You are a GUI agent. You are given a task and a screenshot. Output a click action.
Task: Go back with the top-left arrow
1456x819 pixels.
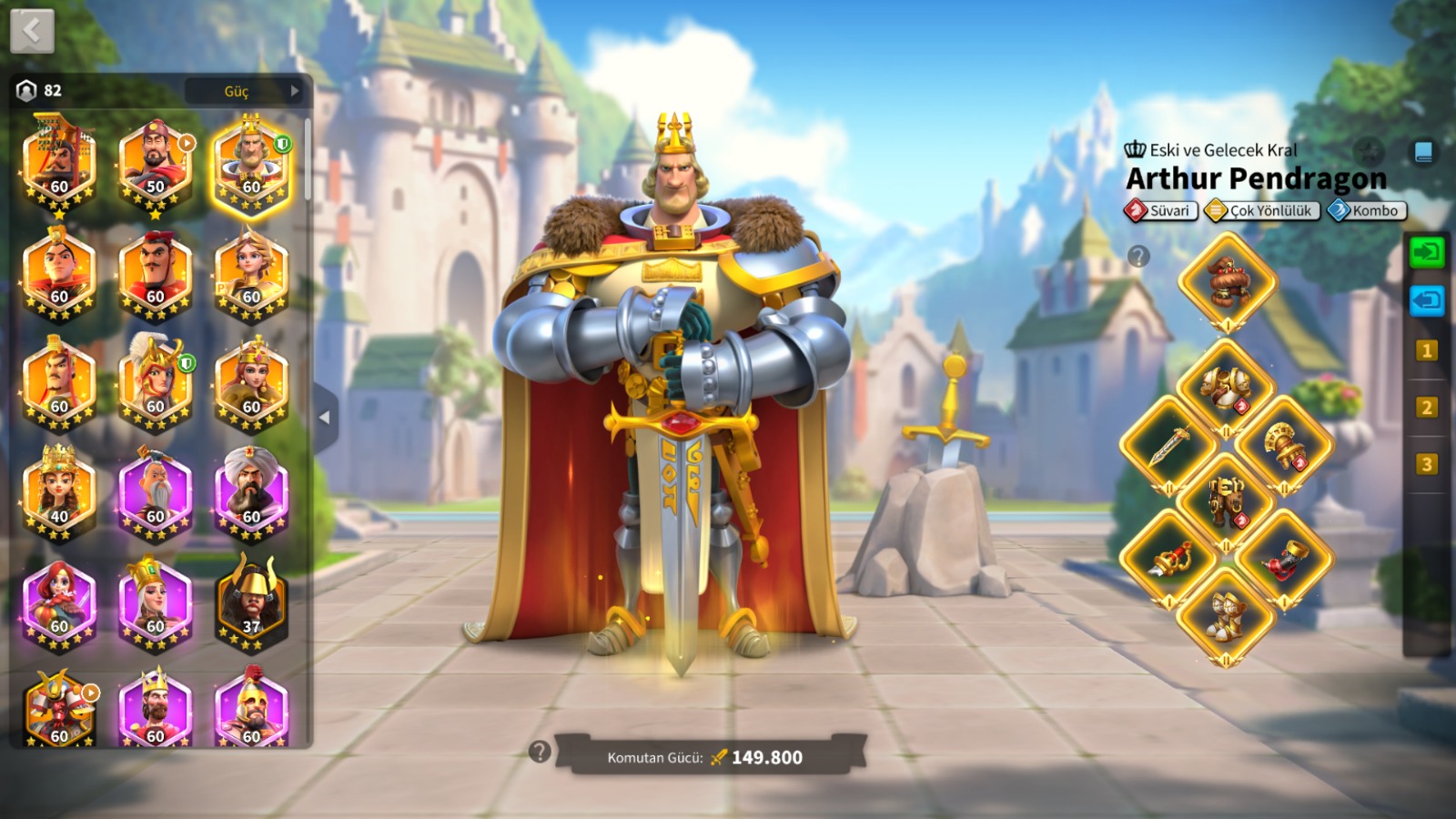click(x=32, y=31)
